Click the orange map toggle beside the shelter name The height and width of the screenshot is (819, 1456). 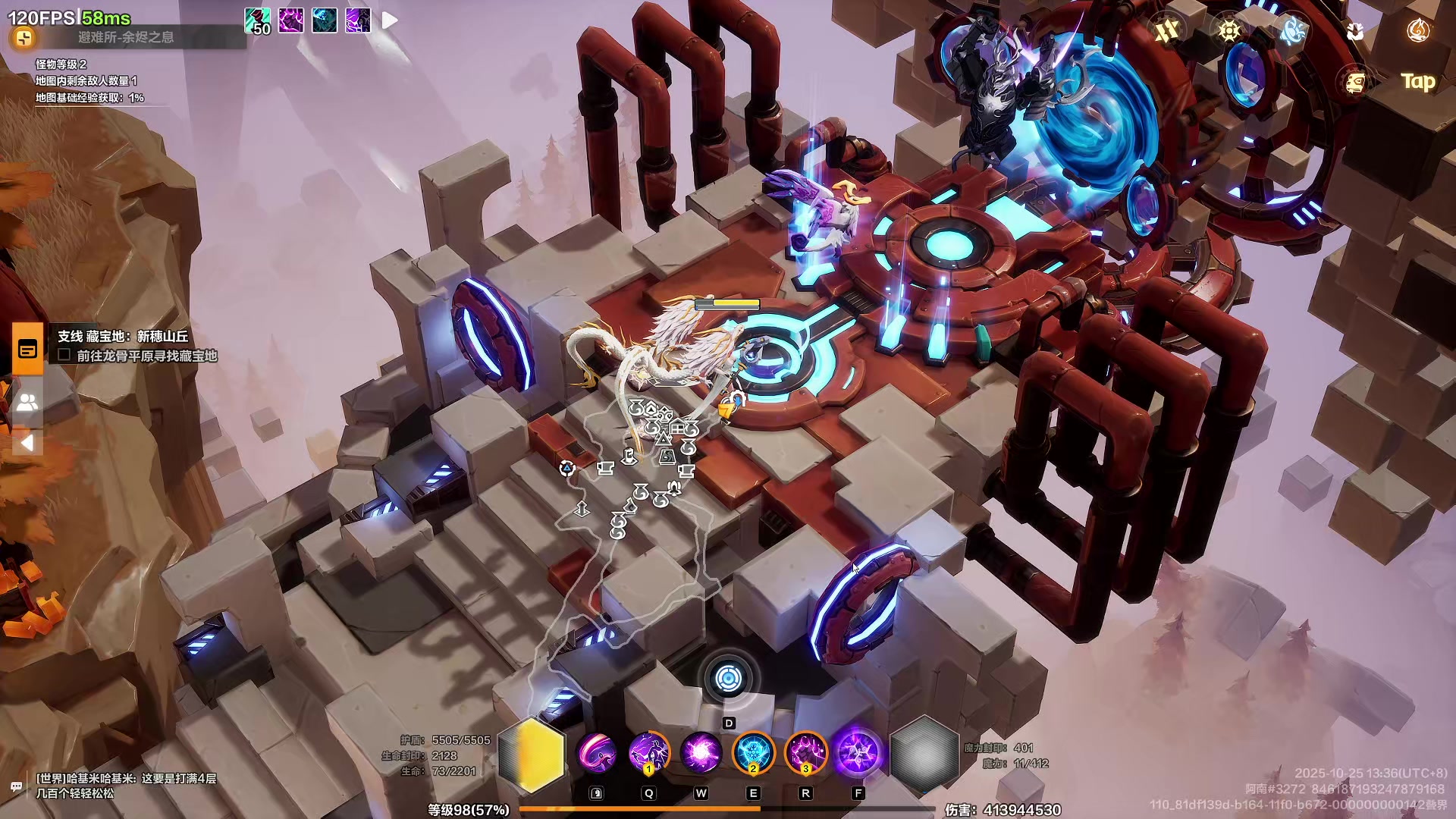point(24,38)
